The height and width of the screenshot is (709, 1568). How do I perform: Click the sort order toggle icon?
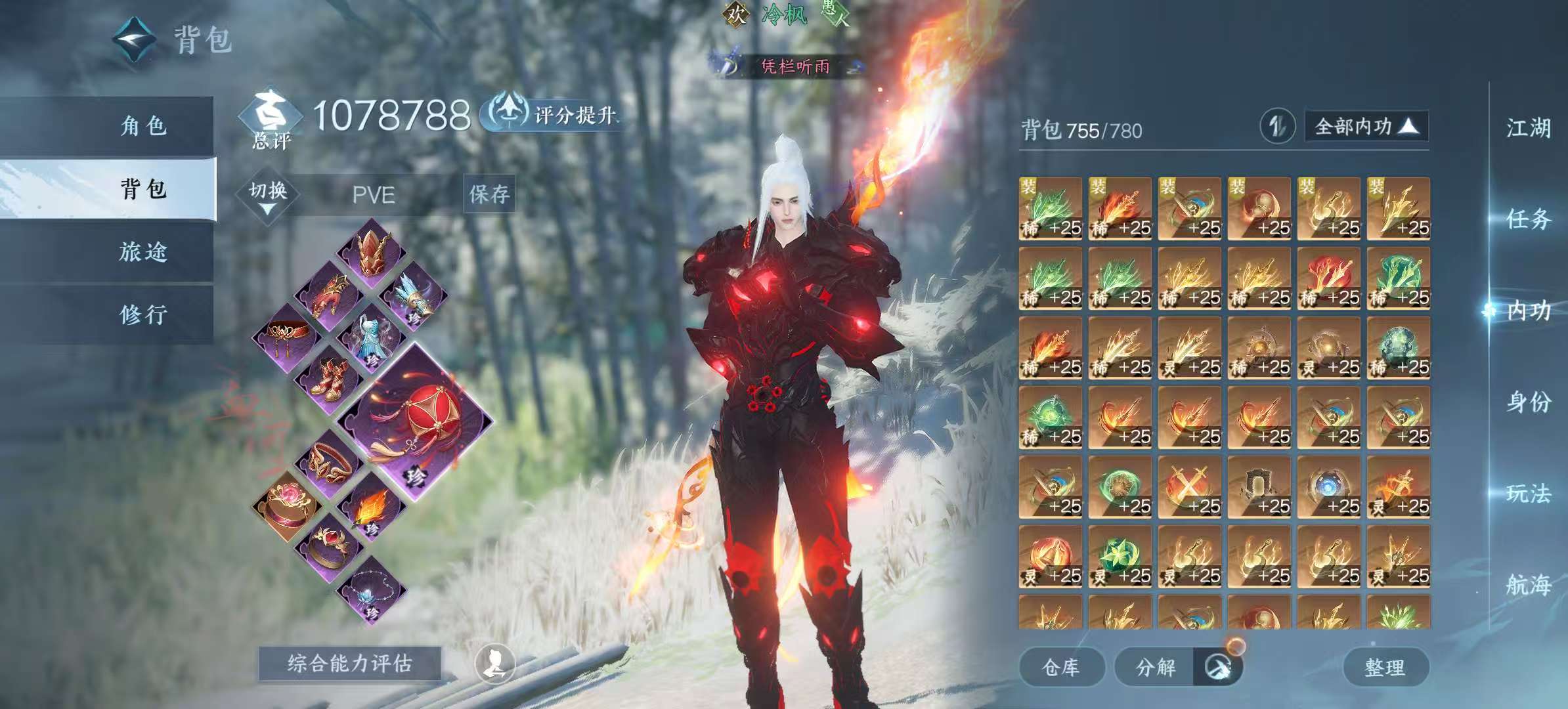[x=1277, y=126]
